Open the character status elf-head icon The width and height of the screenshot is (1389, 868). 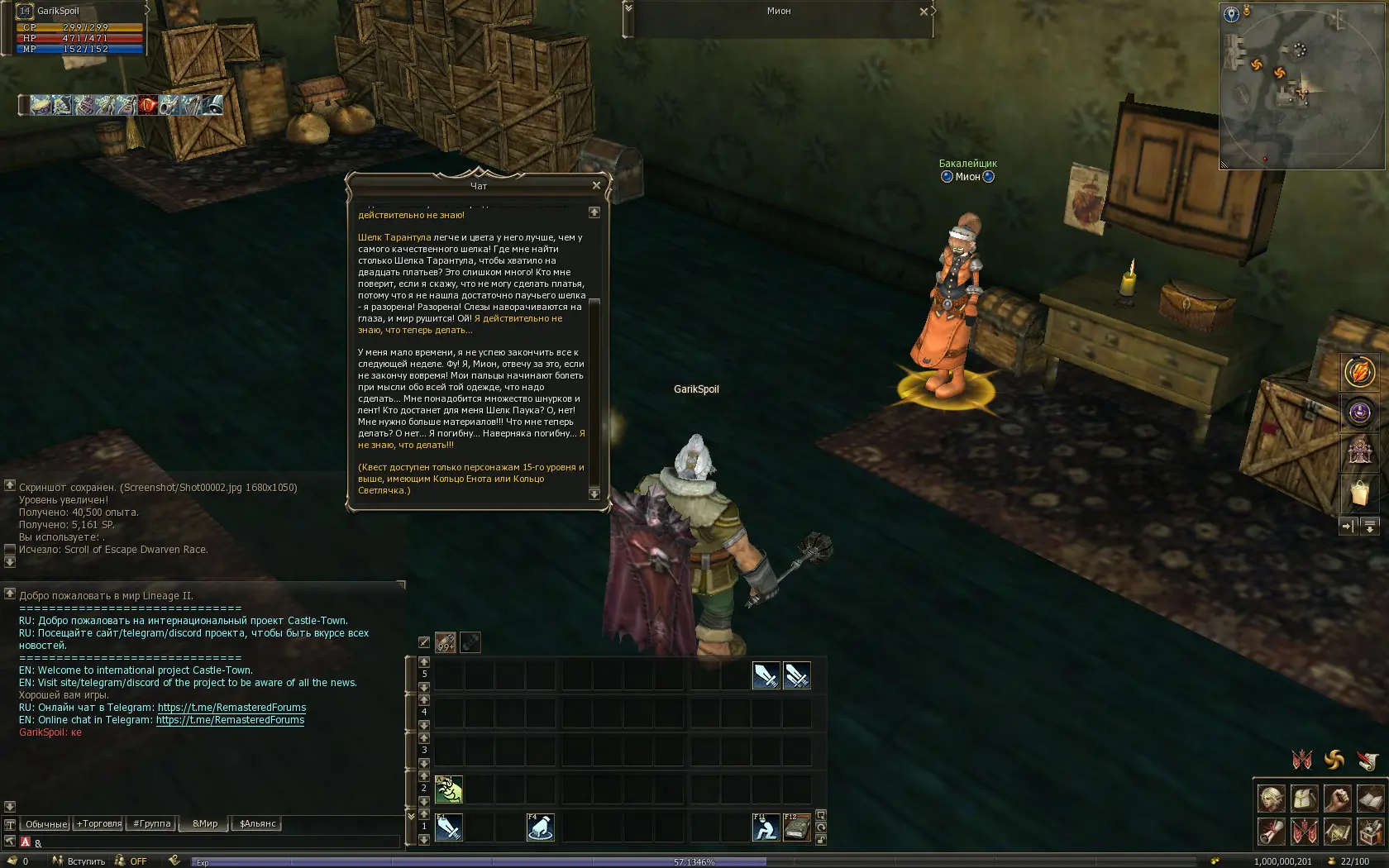pyautogui.click(x=1272, y=799)
